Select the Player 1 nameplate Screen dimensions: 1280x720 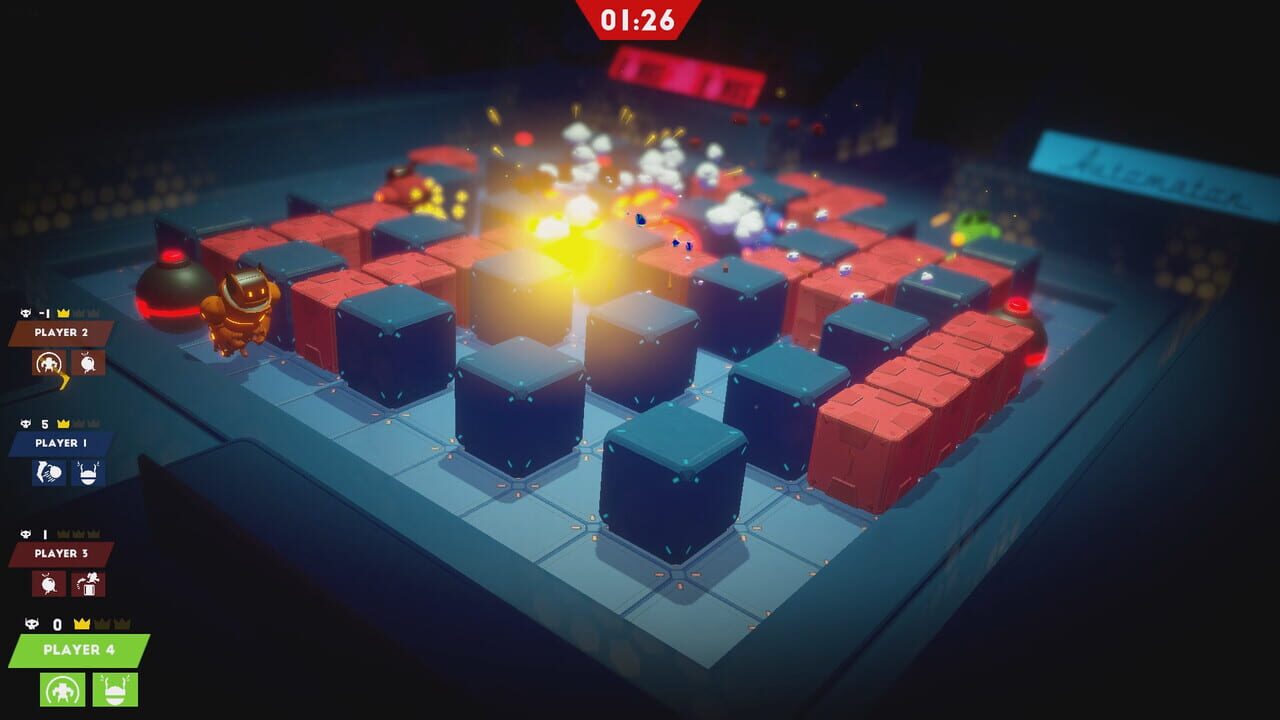click(x=60, y=445)
